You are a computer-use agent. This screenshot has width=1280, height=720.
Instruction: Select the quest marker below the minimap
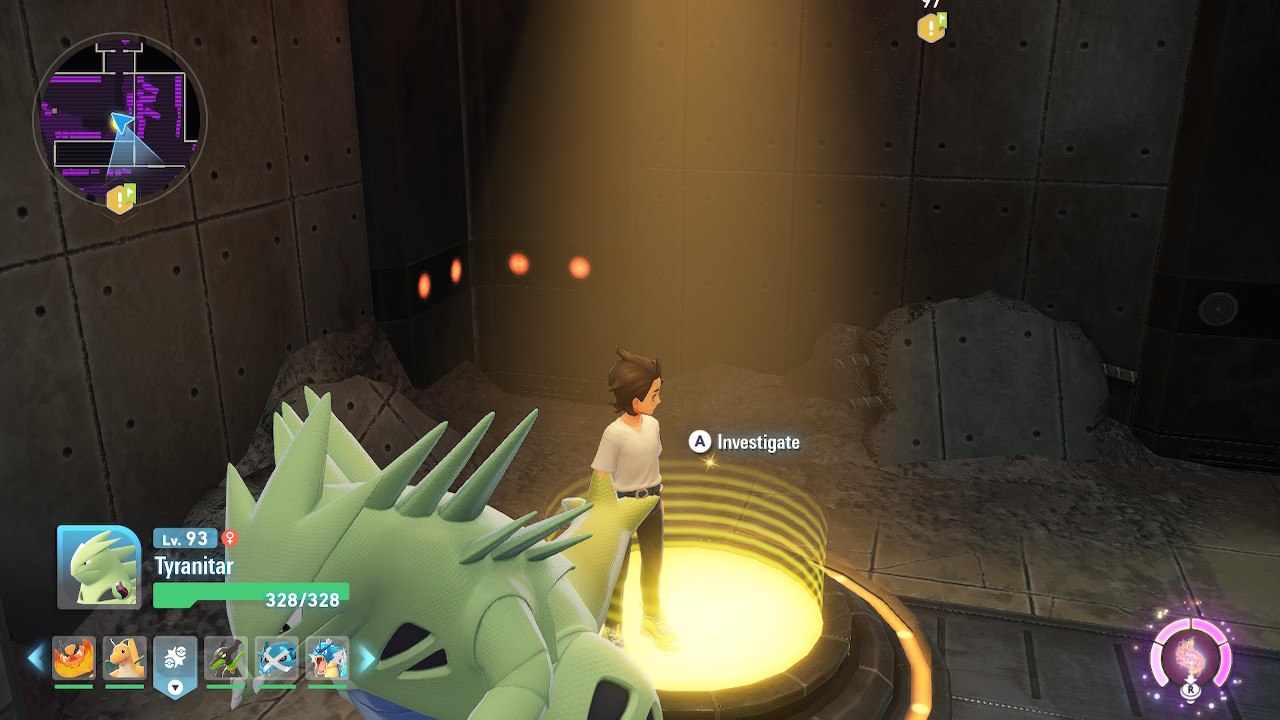pos(121,199)
